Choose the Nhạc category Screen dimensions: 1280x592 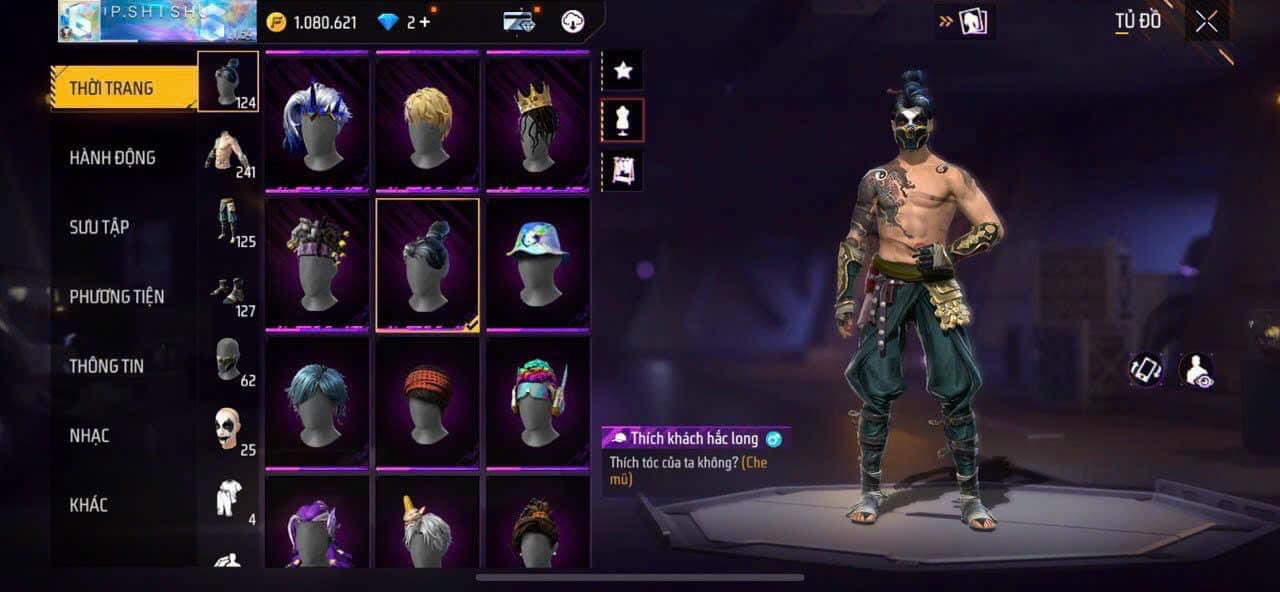click(x=89, y=435)
